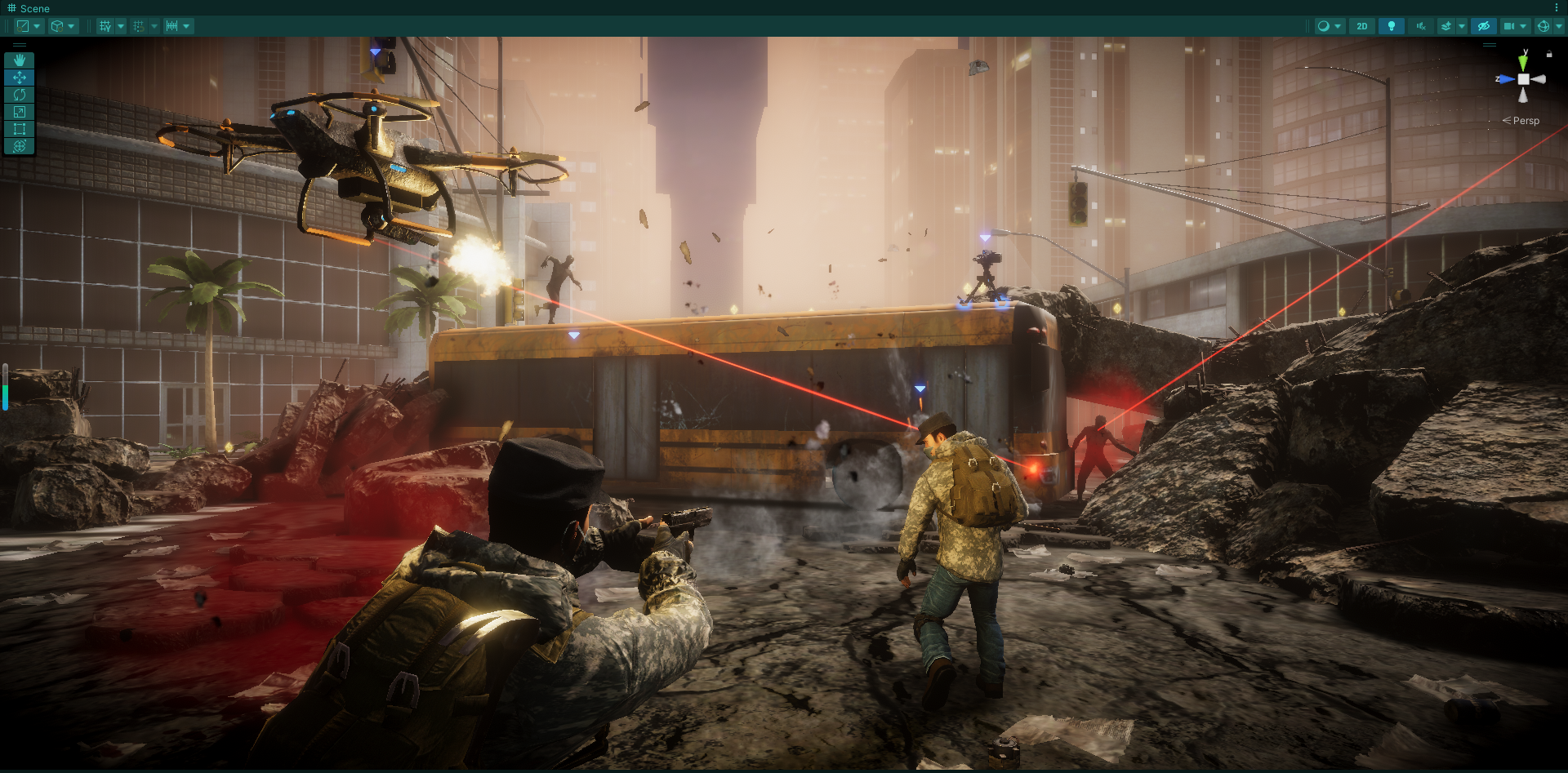Toggle scene visibility with the crossed-eye button

click(x=1484, y=26)
